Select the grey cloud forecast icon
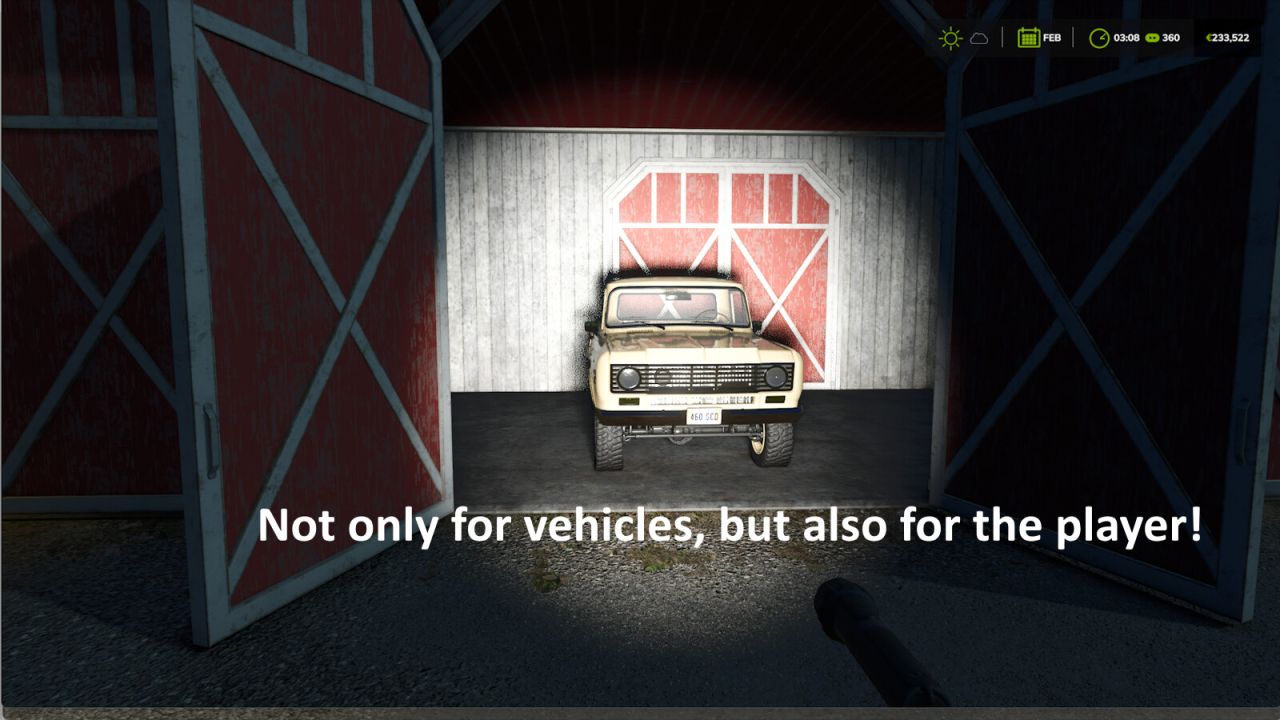 tap(979, 38)
